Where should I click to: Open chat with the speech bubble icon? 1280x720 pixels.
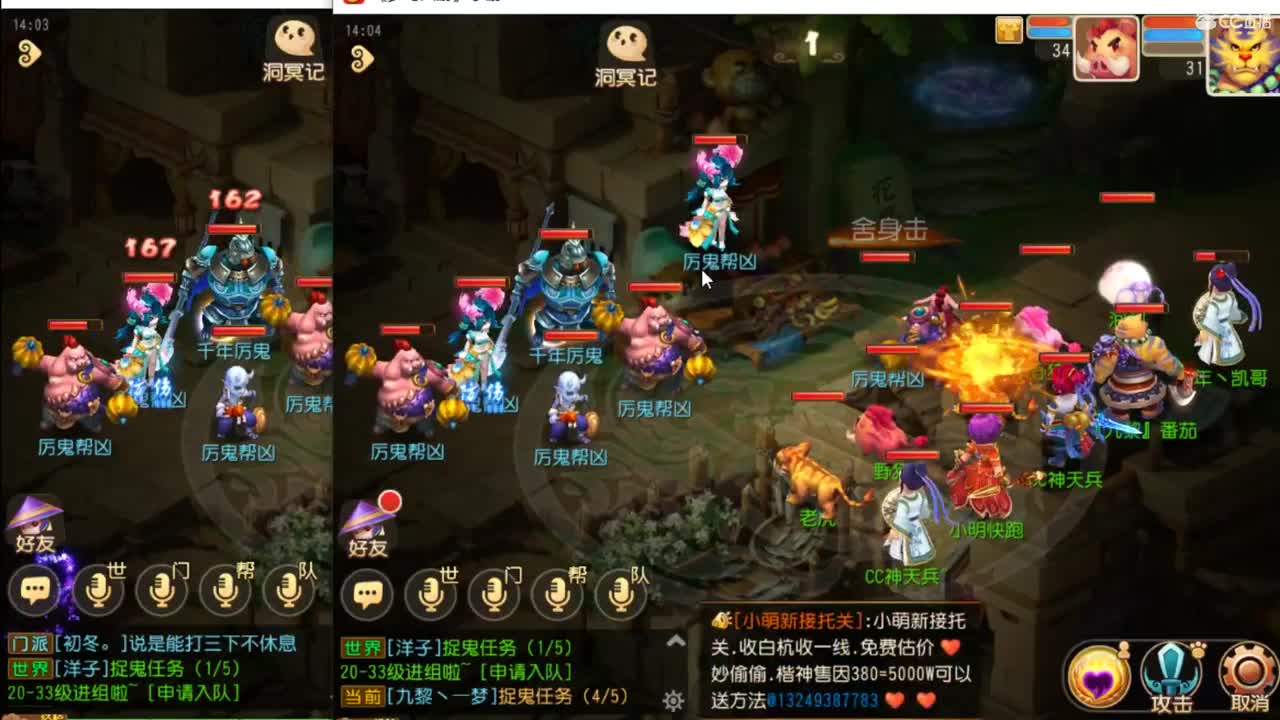tap(368, 592)
